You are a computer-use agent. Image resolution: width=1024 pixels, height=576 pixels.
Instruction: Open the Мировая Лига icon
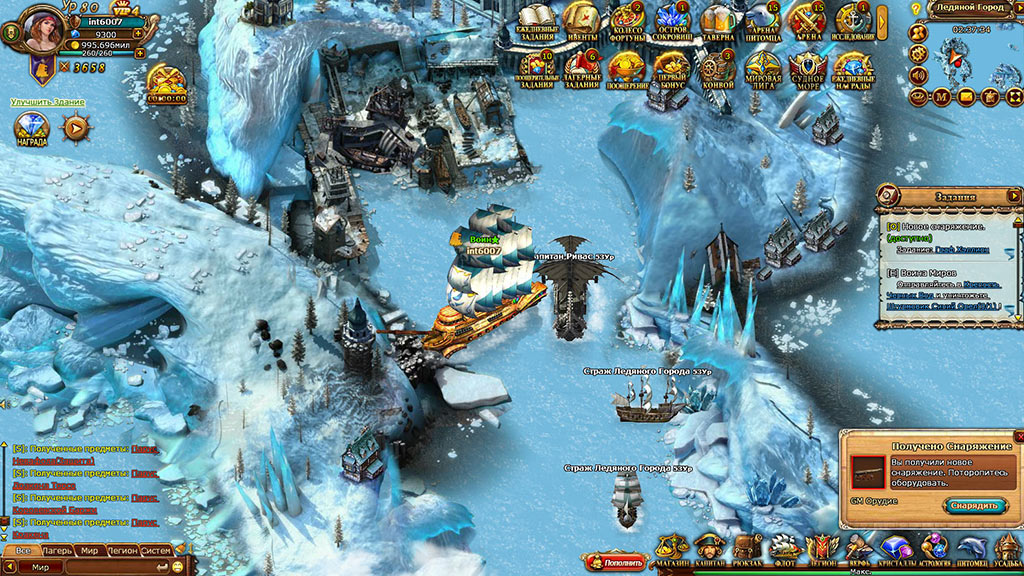[x=763, y=68]
